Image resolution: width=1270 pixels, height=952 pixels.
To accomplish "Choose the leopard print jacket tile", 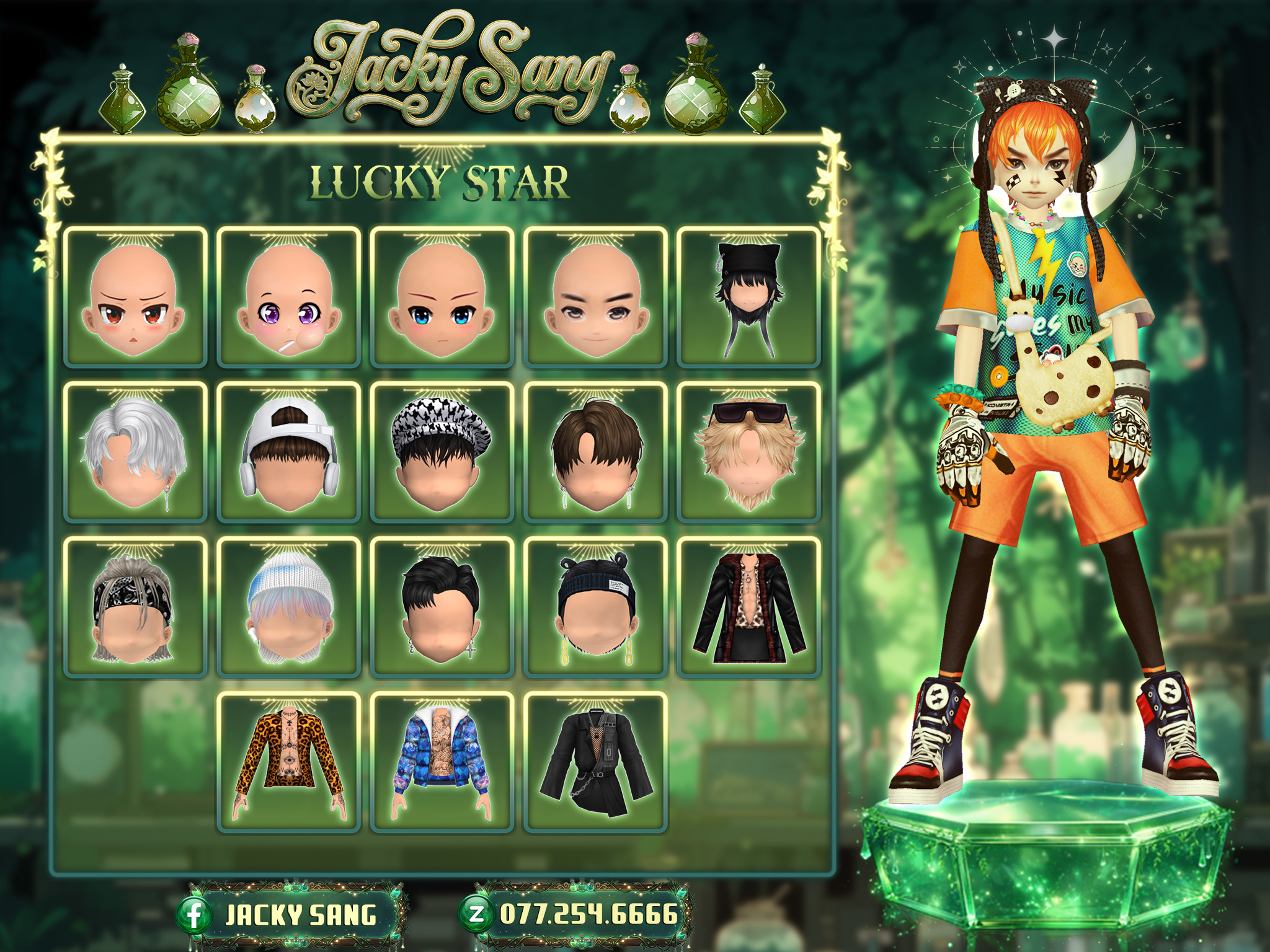I will [288, 762].
